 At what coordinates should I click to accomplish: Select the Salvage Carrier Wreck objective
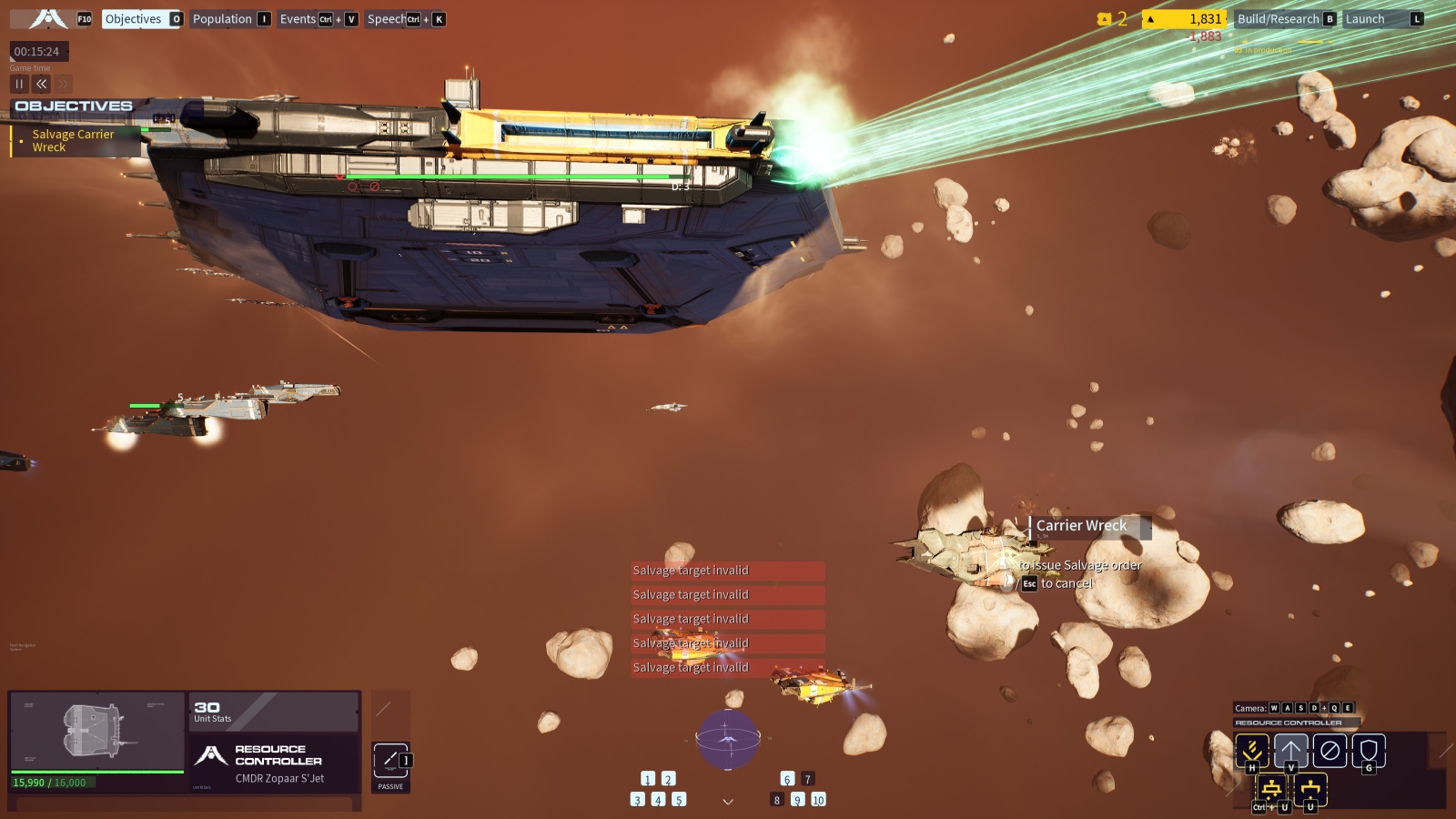73,141
